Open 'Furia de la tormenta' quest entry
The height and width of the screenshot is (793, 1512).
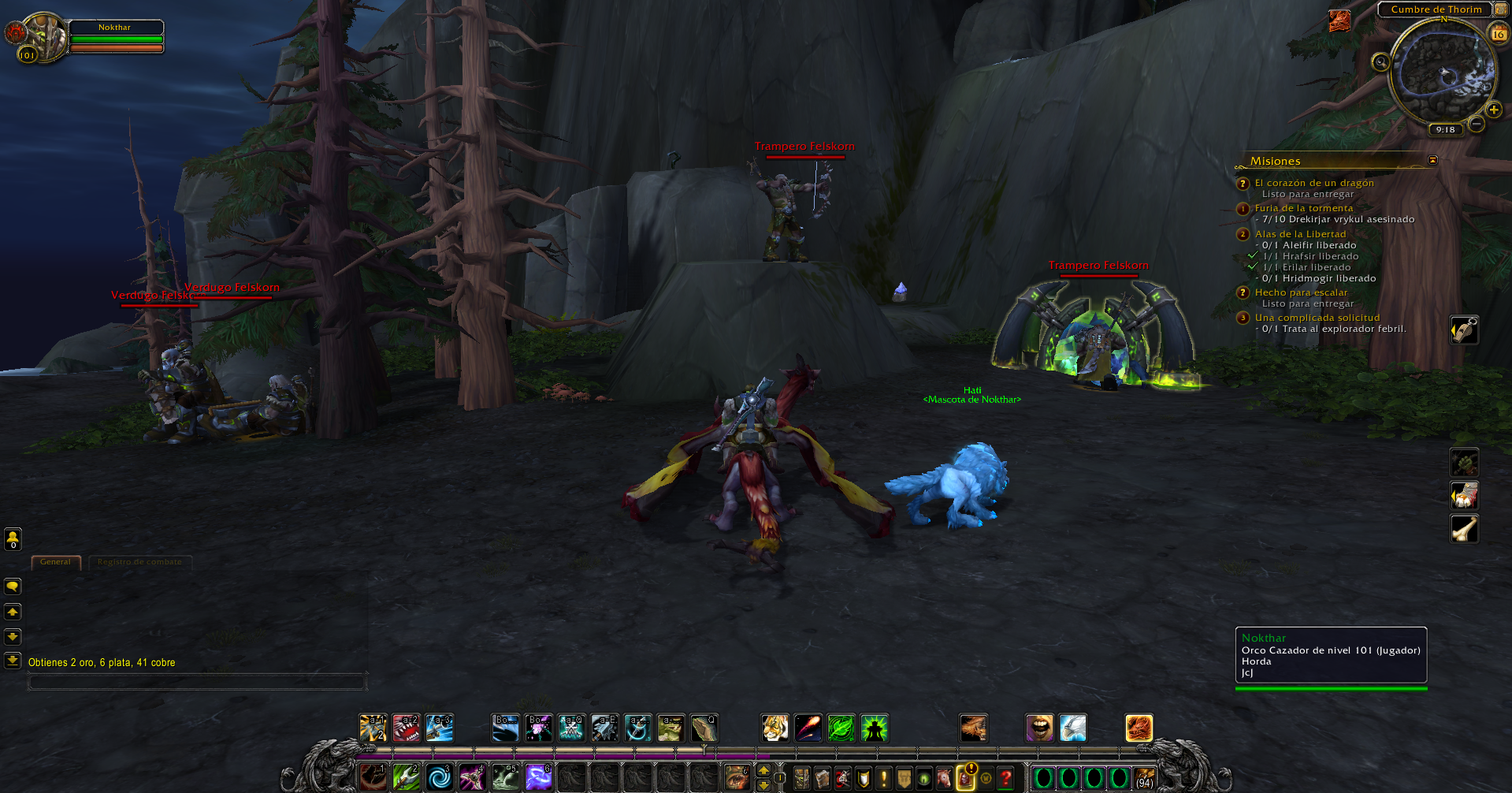click(x=1303, y=208)
